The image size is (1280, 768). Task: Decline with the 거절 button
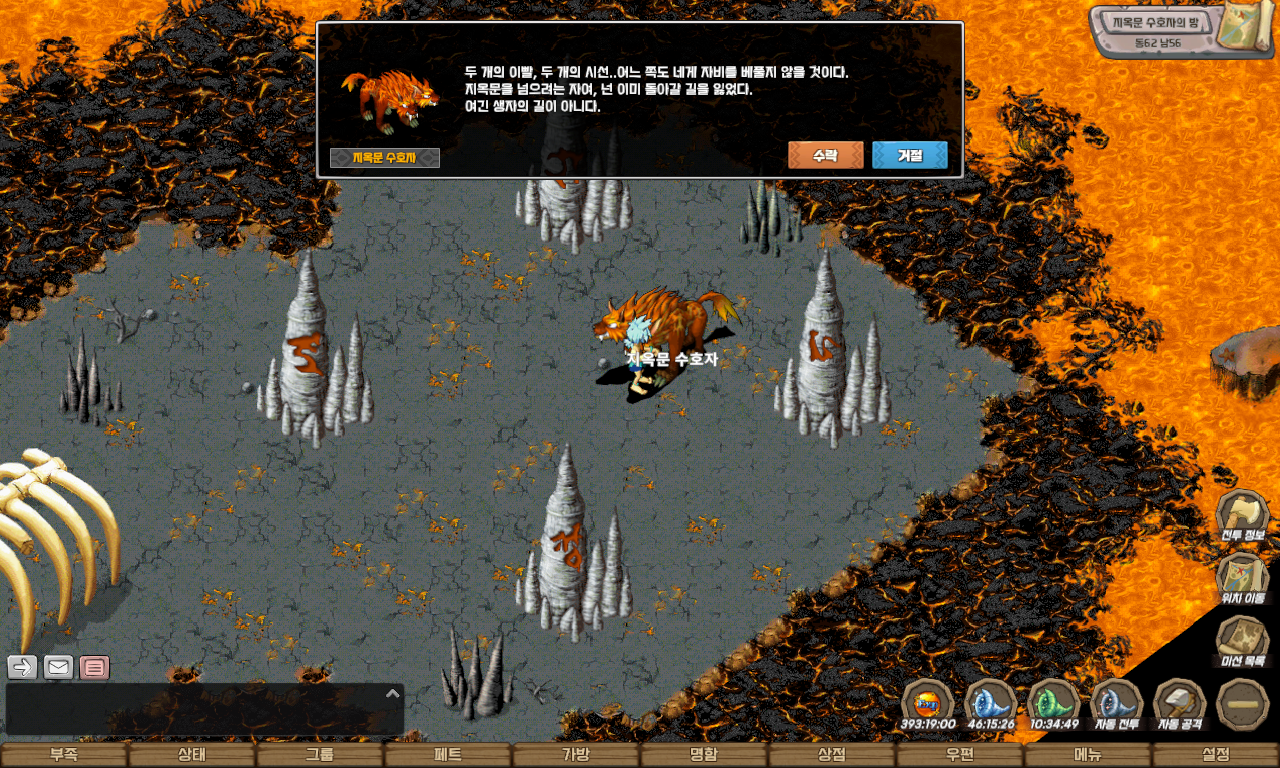pyautogui.click(x=909, y=156)
